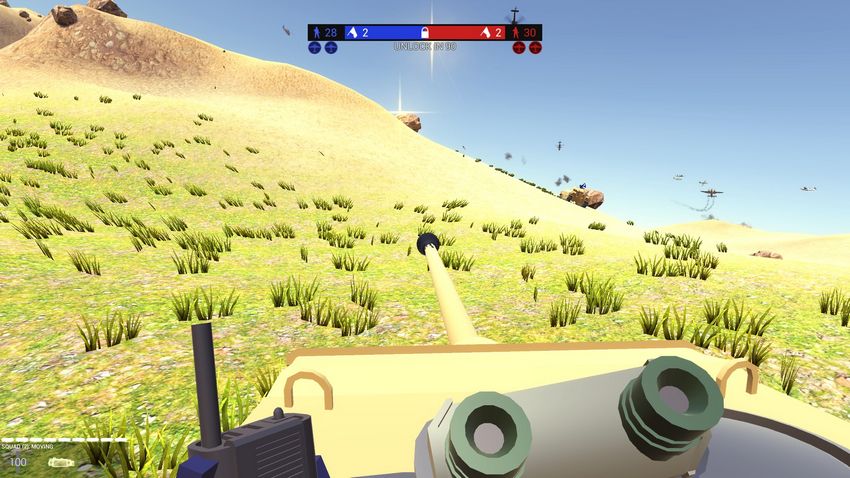Viewport: 850px width, 478px height.
Task: Click the blue team flag icon
Action: [x=352, y=33]
